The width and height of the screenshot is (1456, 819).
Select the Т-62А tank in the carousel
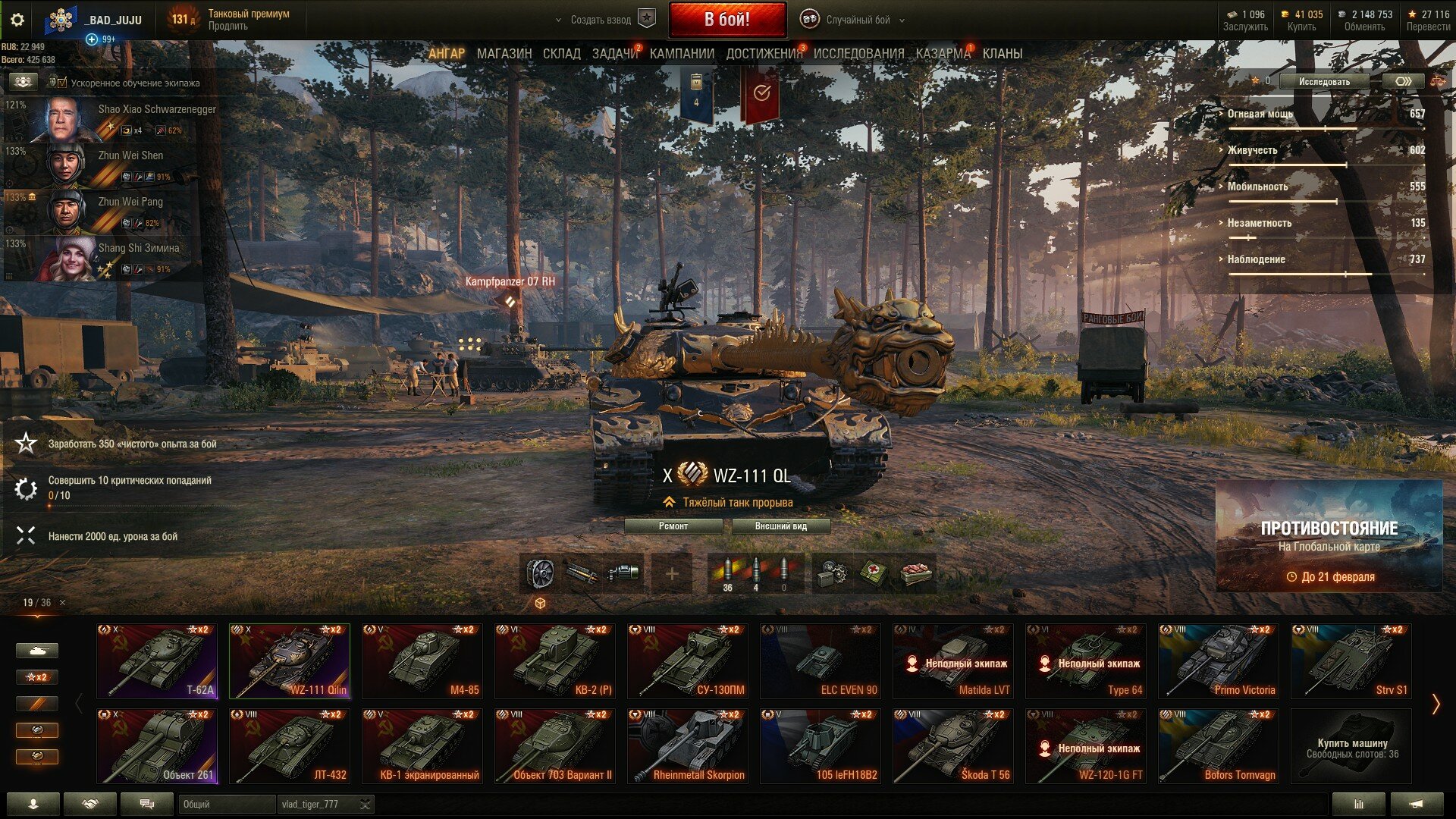coord(157,661)
